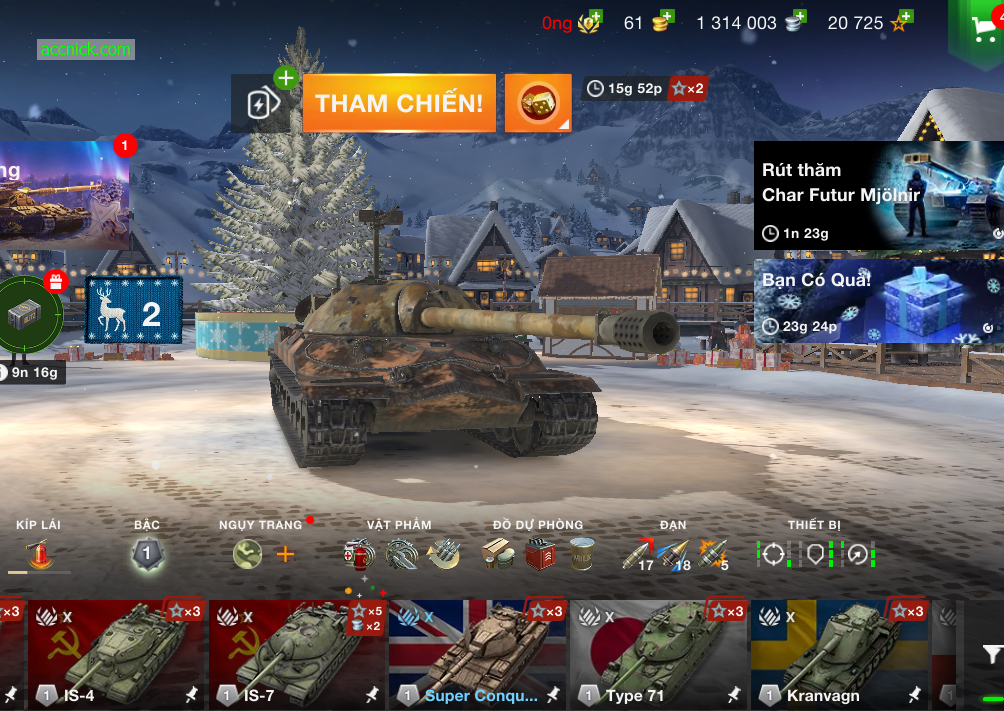Open the VẬT PHẨM consumables panel

400,553
